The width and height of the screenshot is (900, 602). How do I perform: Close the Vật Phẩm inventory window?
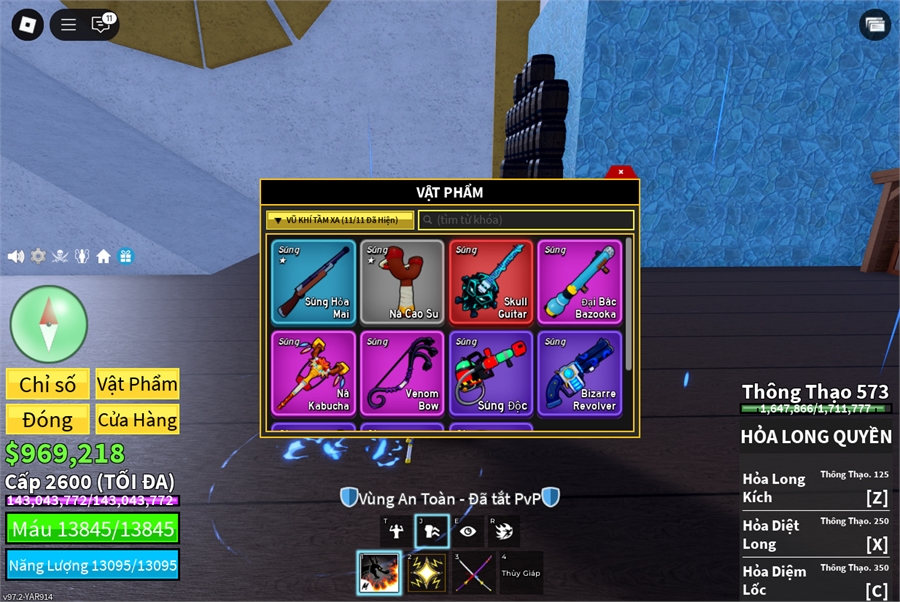[621, 172]
